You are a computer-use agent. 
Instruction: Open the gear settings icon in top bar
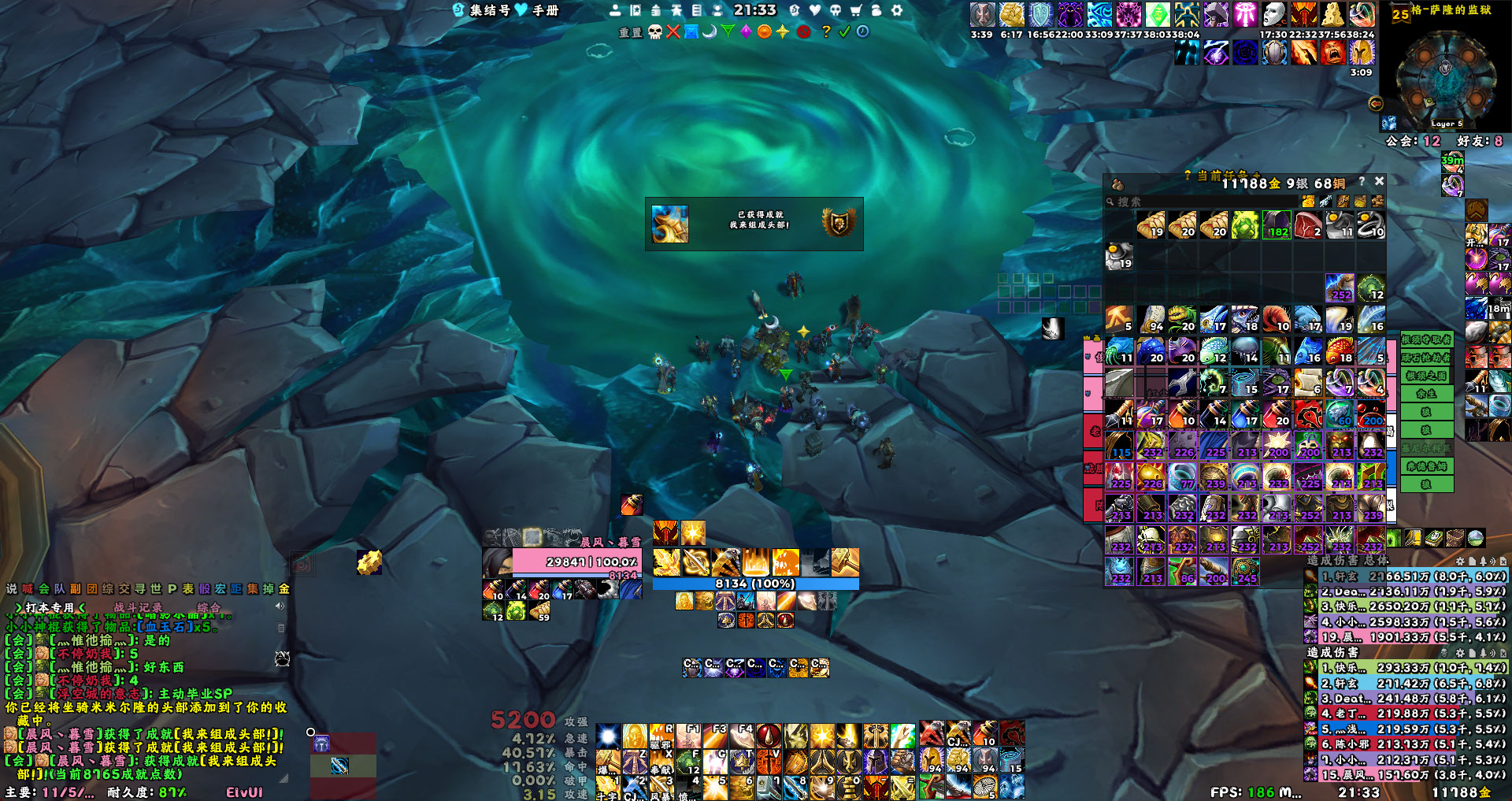(x=896, y=10)
